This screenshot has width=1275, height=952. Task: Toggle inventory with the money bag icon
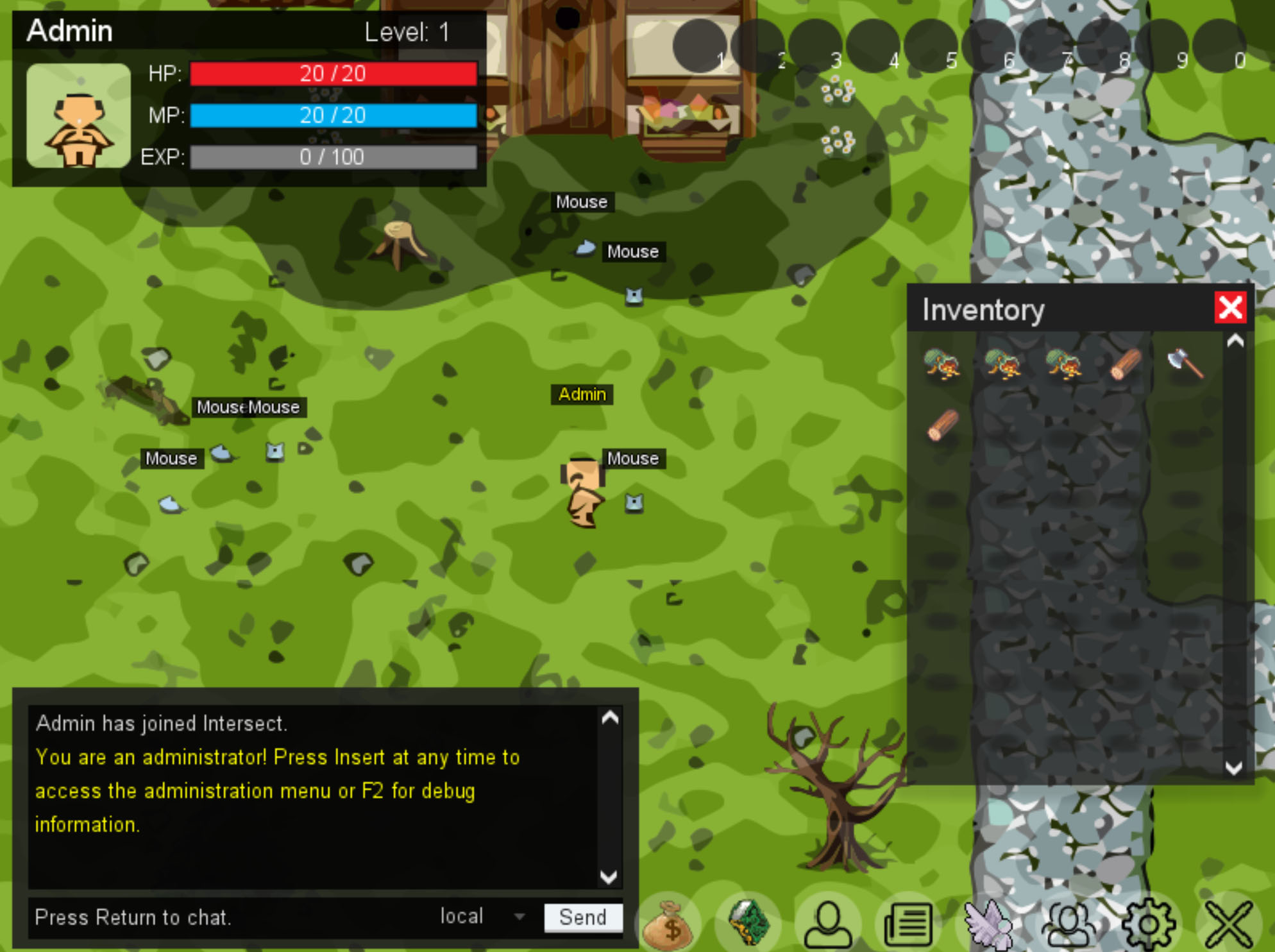pyautogui.click(x=668, y=925)
